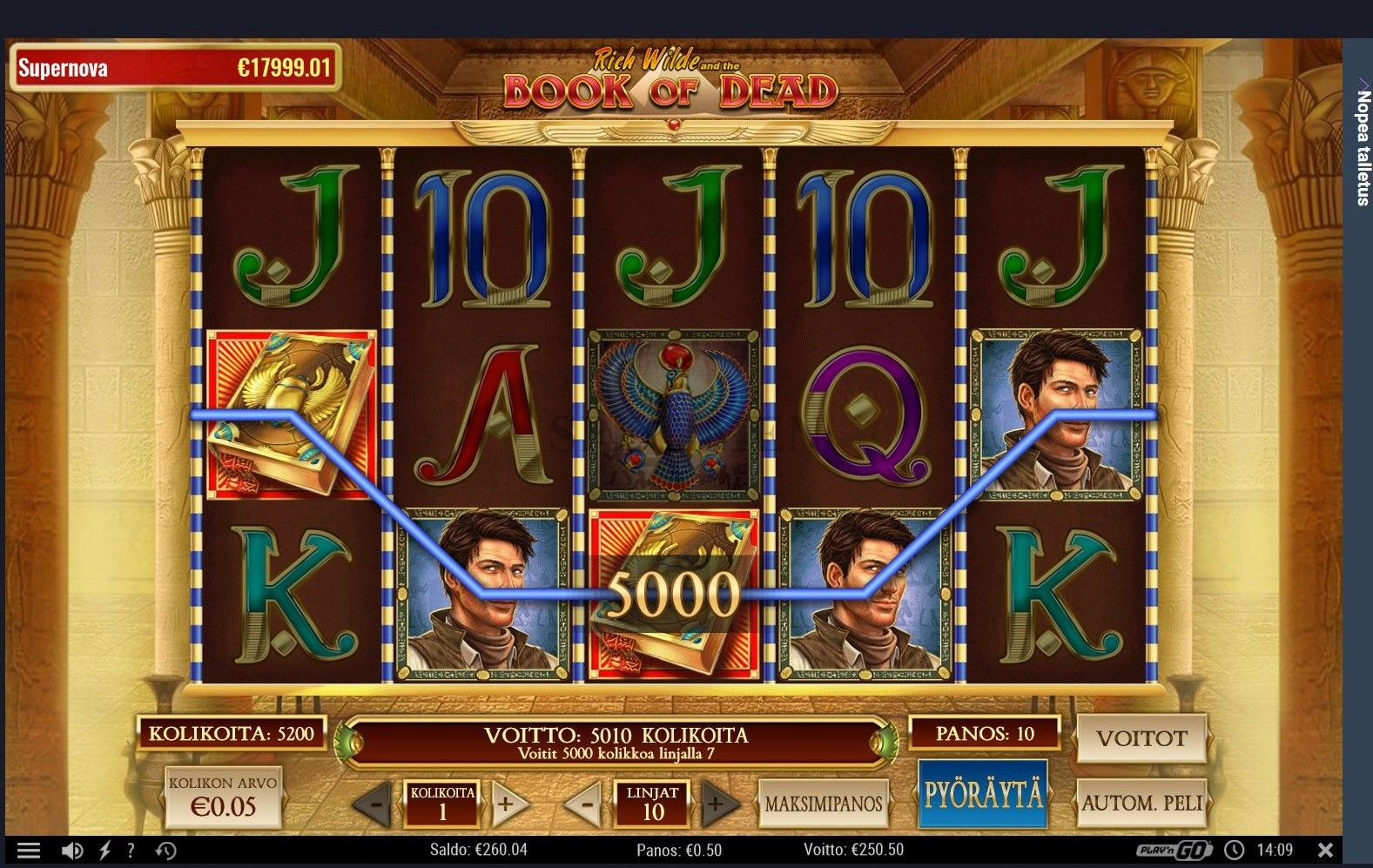Start AUTOM. PELI autoplay
The height and width of the screenshot is (868, 1373).
[x=1141, y=803]
